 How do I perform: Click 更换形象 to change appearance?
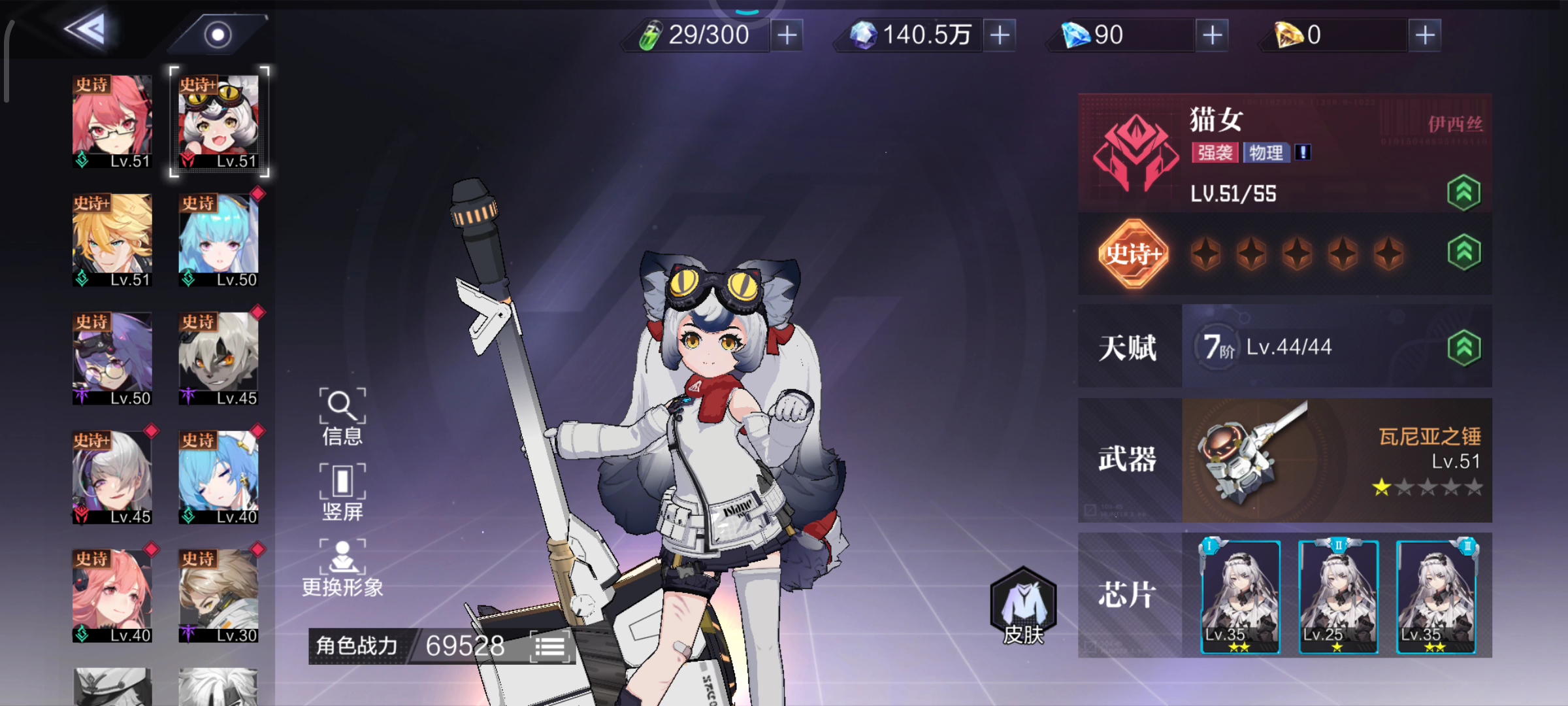tap(342, 567)
